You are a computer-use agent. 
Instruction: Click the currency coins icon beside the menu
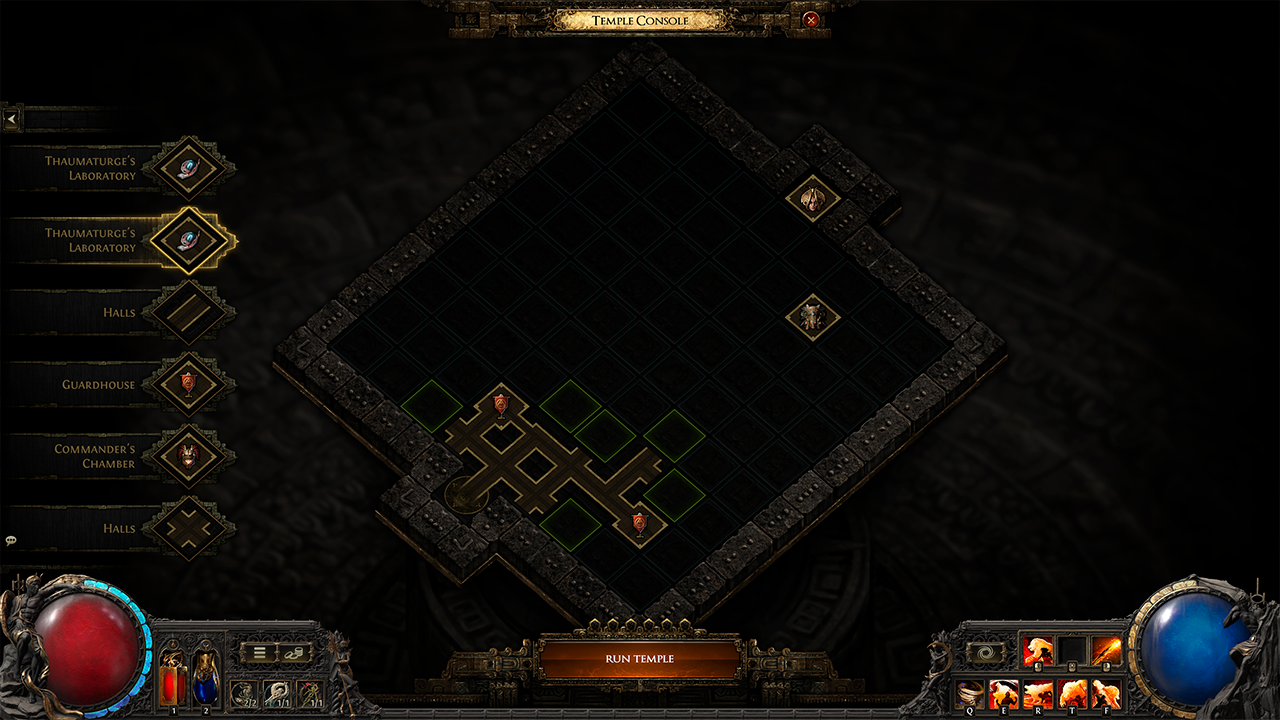[x=292, y=652]
